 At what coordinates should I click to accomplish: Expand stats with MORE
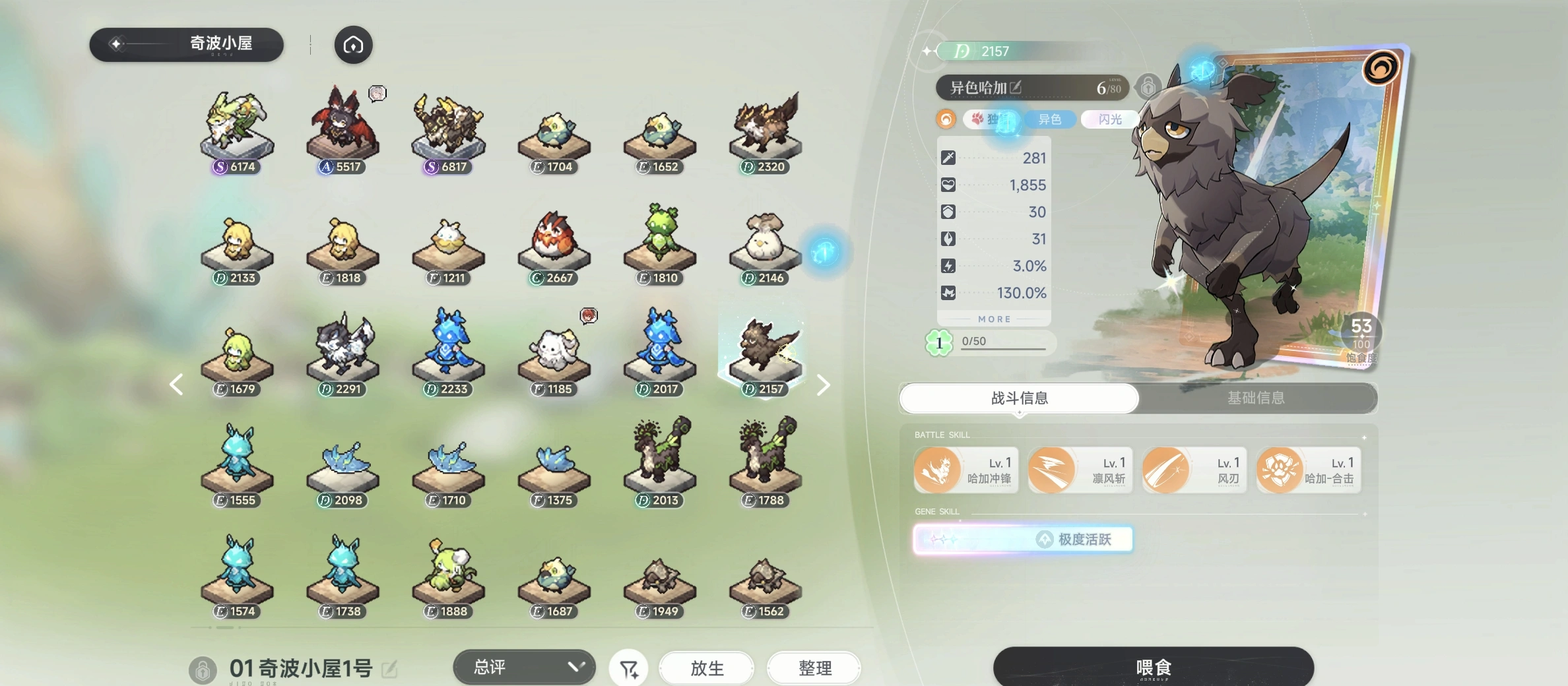click(x=994, y=319)
